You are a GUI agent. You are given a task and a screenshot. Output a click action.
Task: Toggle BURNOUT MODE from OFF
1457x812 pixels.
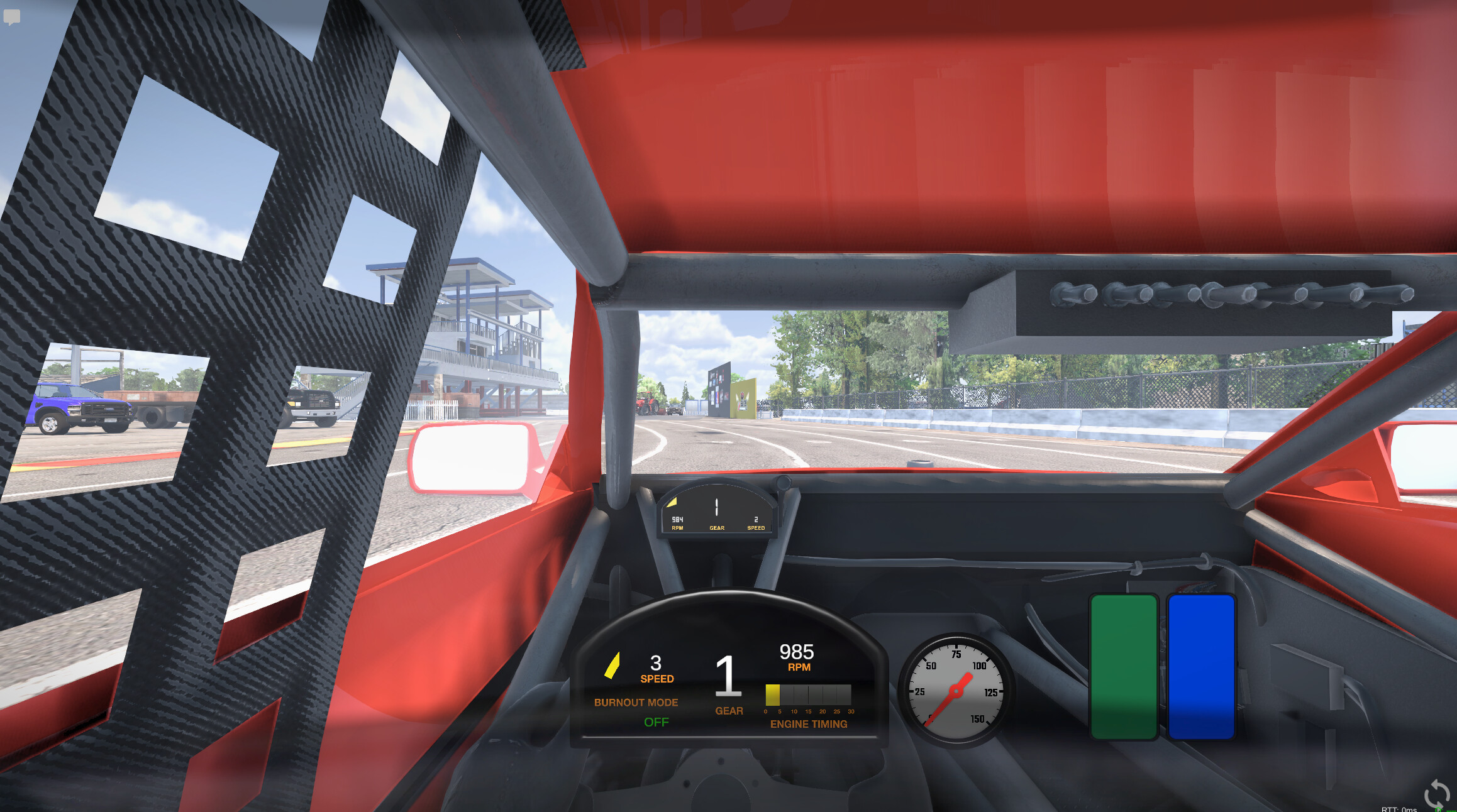(658, 722)
